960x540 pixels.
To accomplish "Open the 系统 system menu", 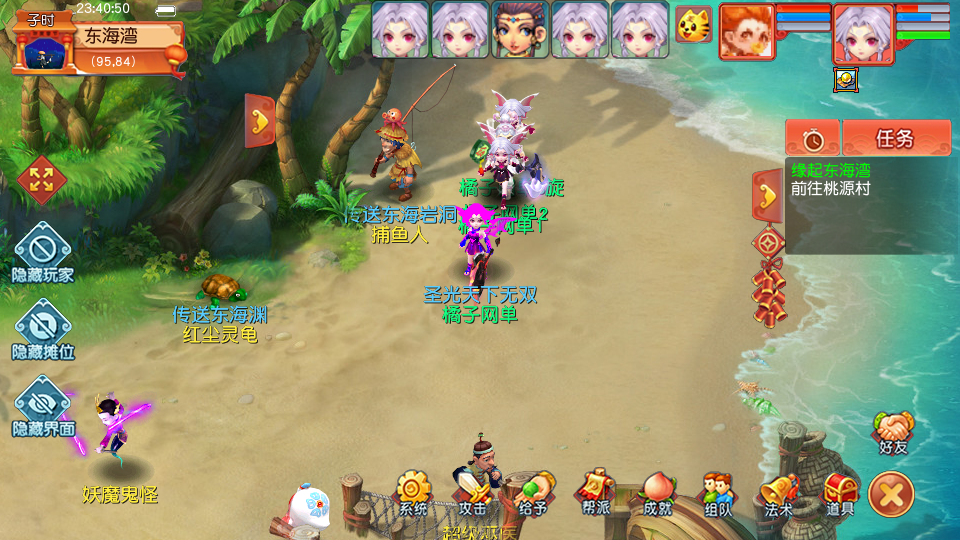I will [413, 491].
